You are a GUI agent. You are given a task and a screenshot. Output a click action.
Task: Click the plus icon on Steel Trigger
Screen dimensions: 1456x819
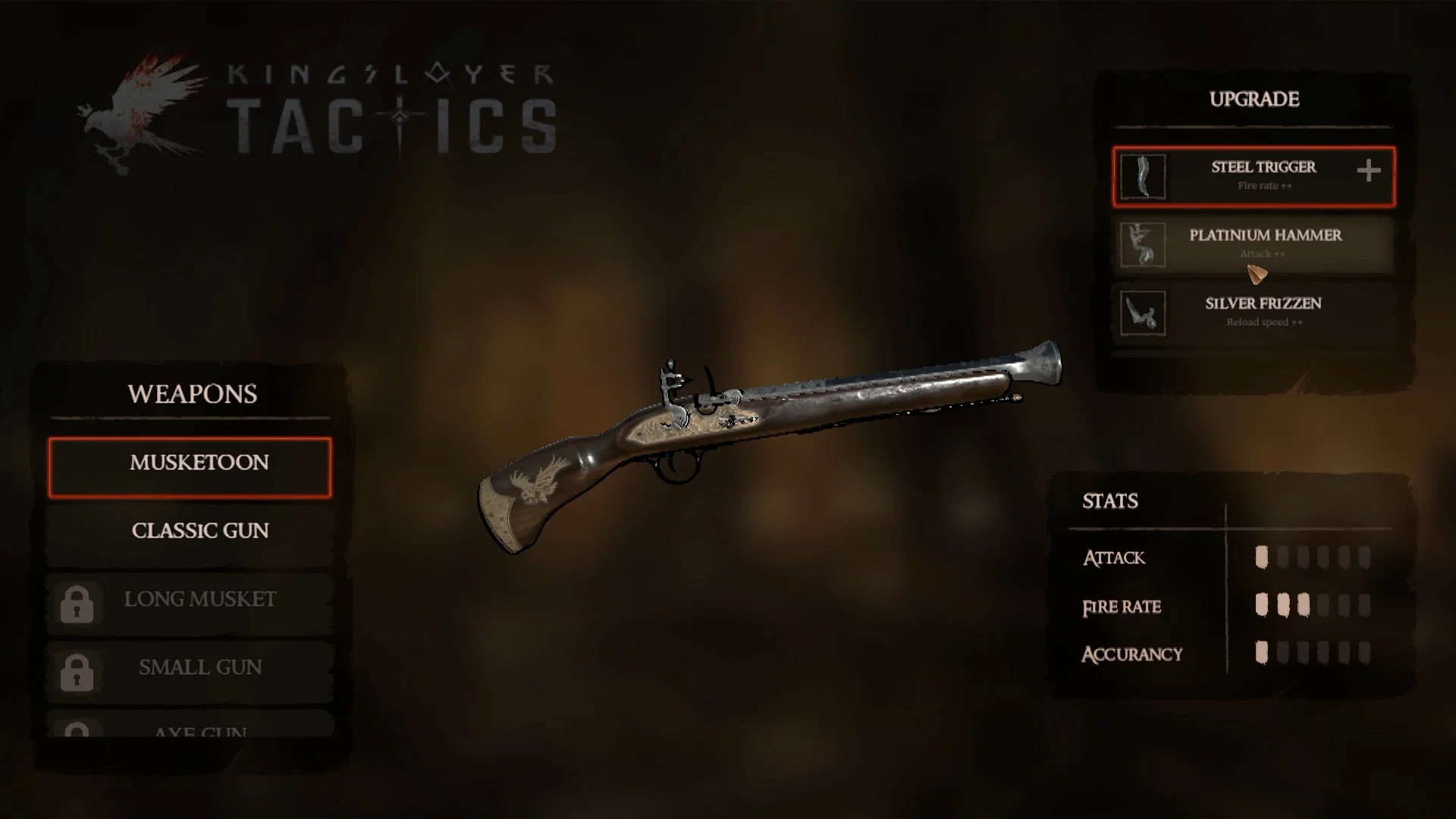pyautogui.click(x=1370, y=171)
